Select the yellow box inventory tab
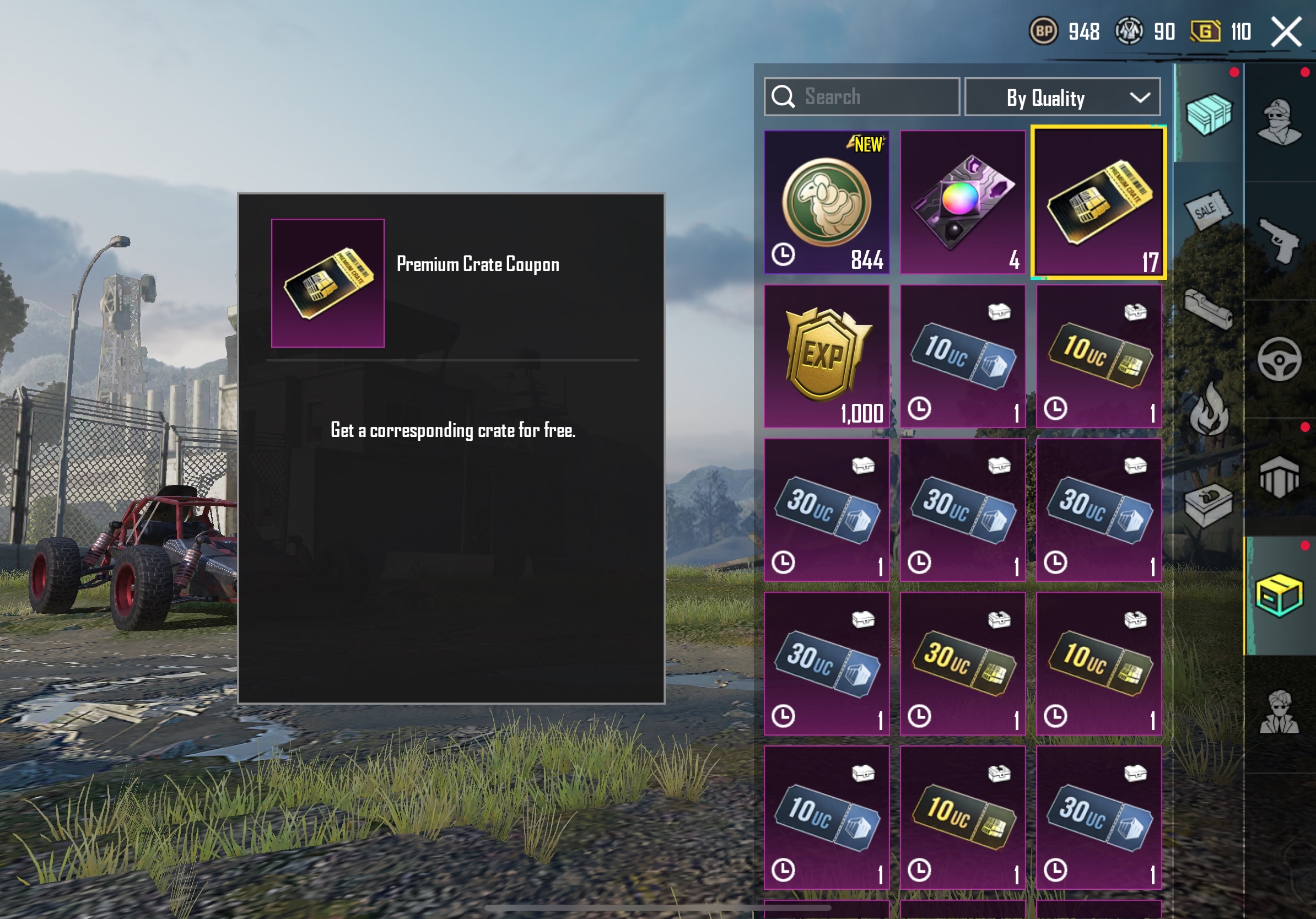 (x=1279, y=596)
